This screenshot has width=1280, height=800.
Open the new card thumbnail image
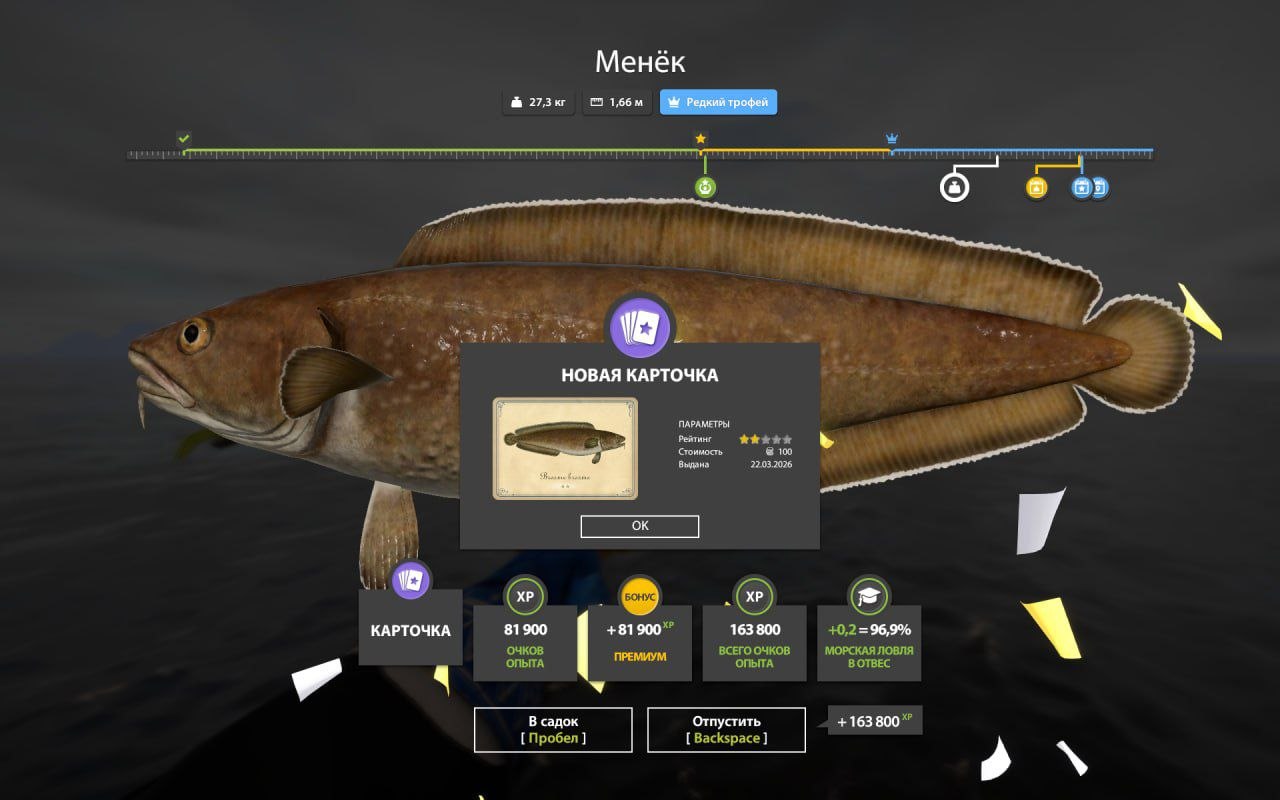click(565, 449)
